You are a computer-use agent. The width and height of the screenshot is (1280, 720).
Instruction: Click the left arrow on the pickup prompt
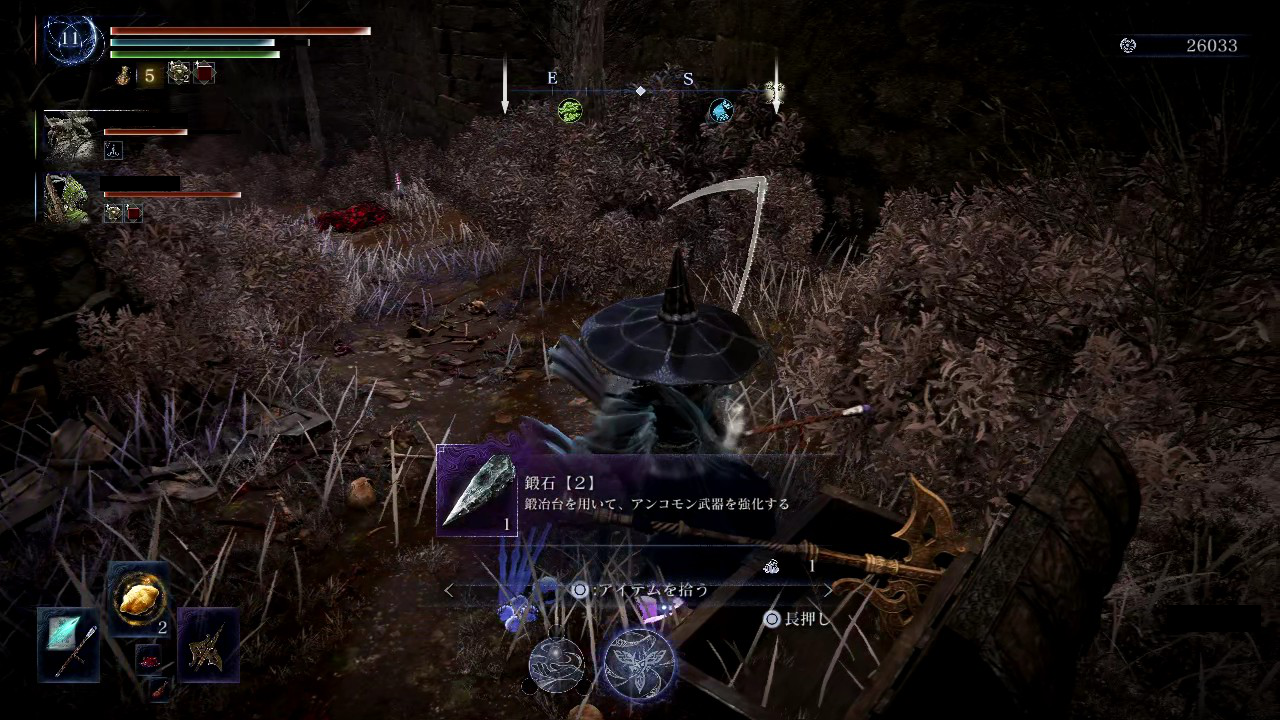[448, 590]
